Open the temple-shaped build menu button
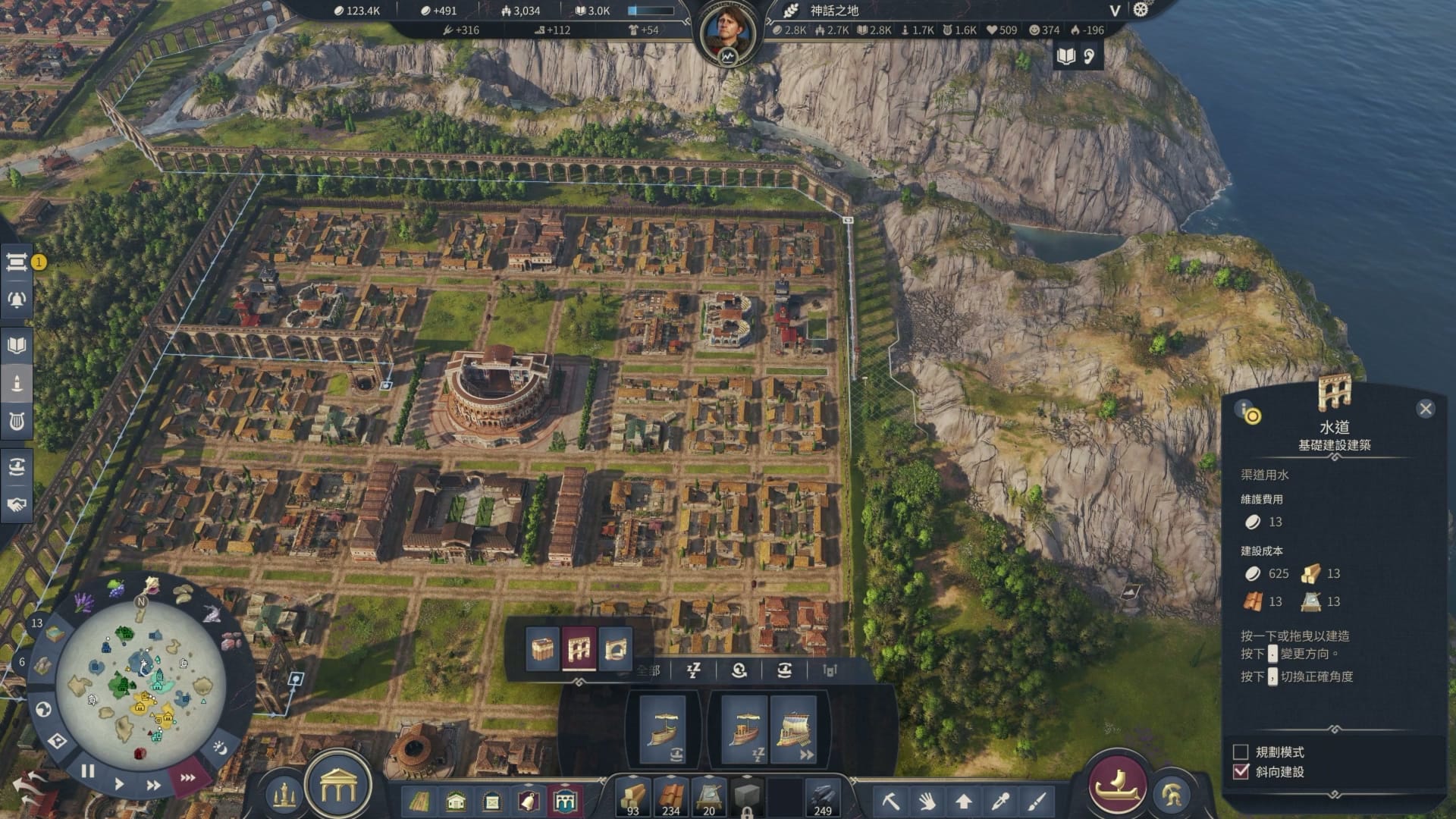 point(338,789)
